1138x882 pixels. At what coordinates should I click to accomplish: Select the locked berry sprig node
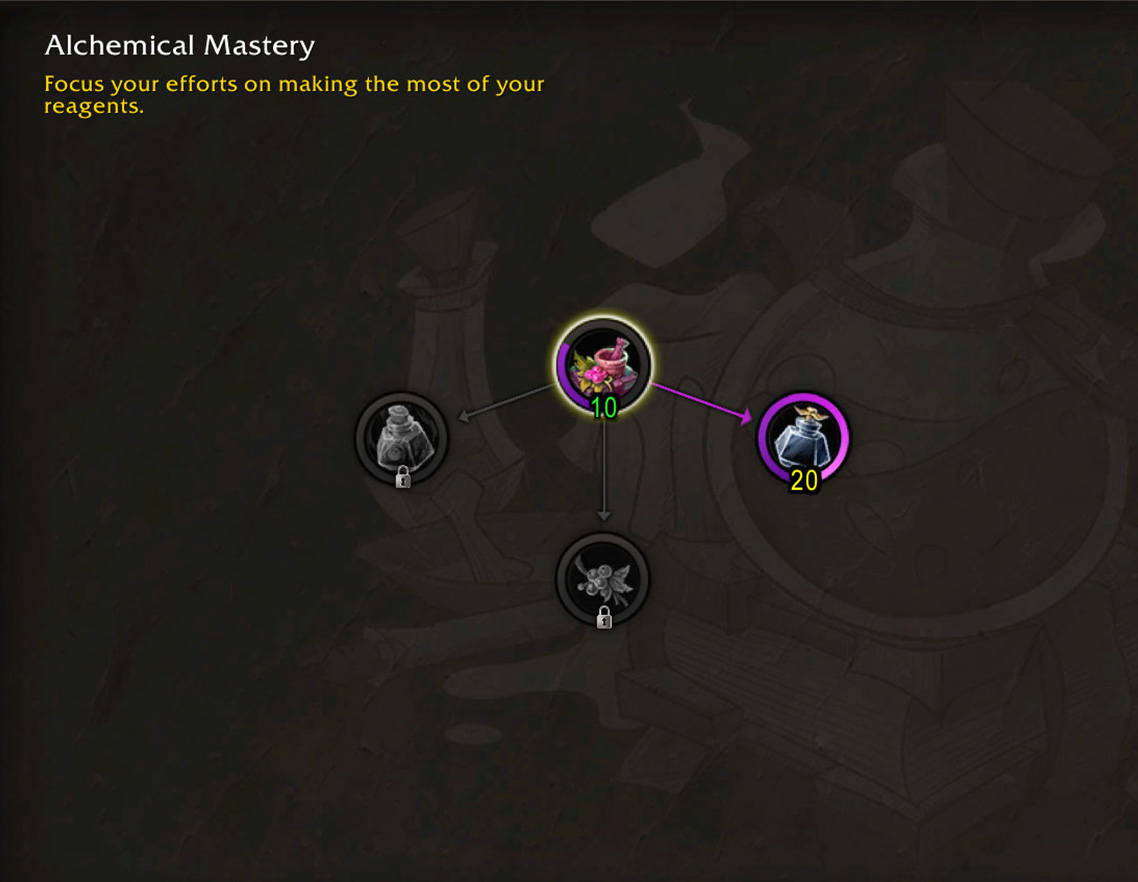point(603,578)
